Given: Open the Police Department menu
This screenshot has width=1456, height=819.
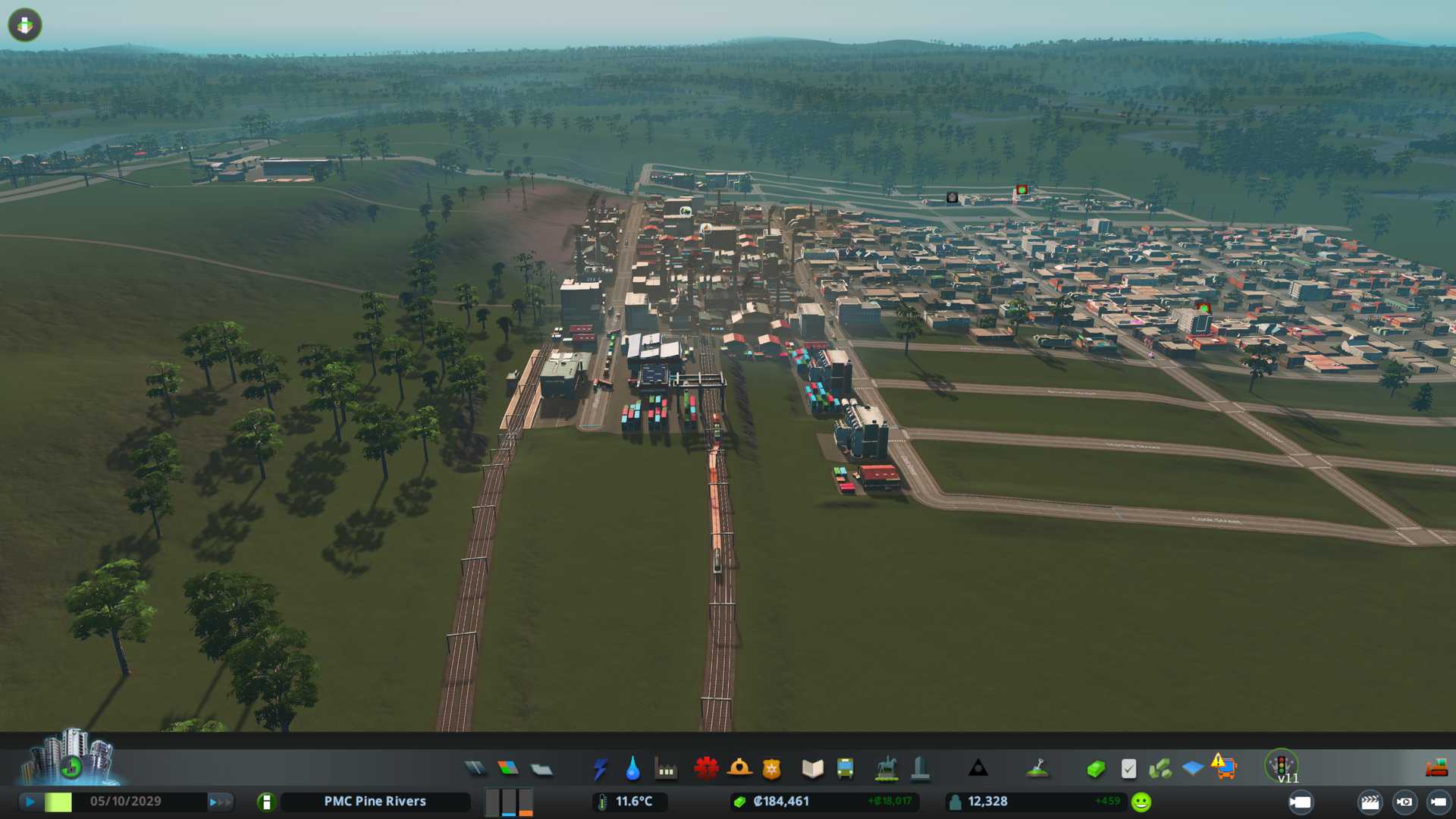Looking at the screenshot, I should click(772, 769).
